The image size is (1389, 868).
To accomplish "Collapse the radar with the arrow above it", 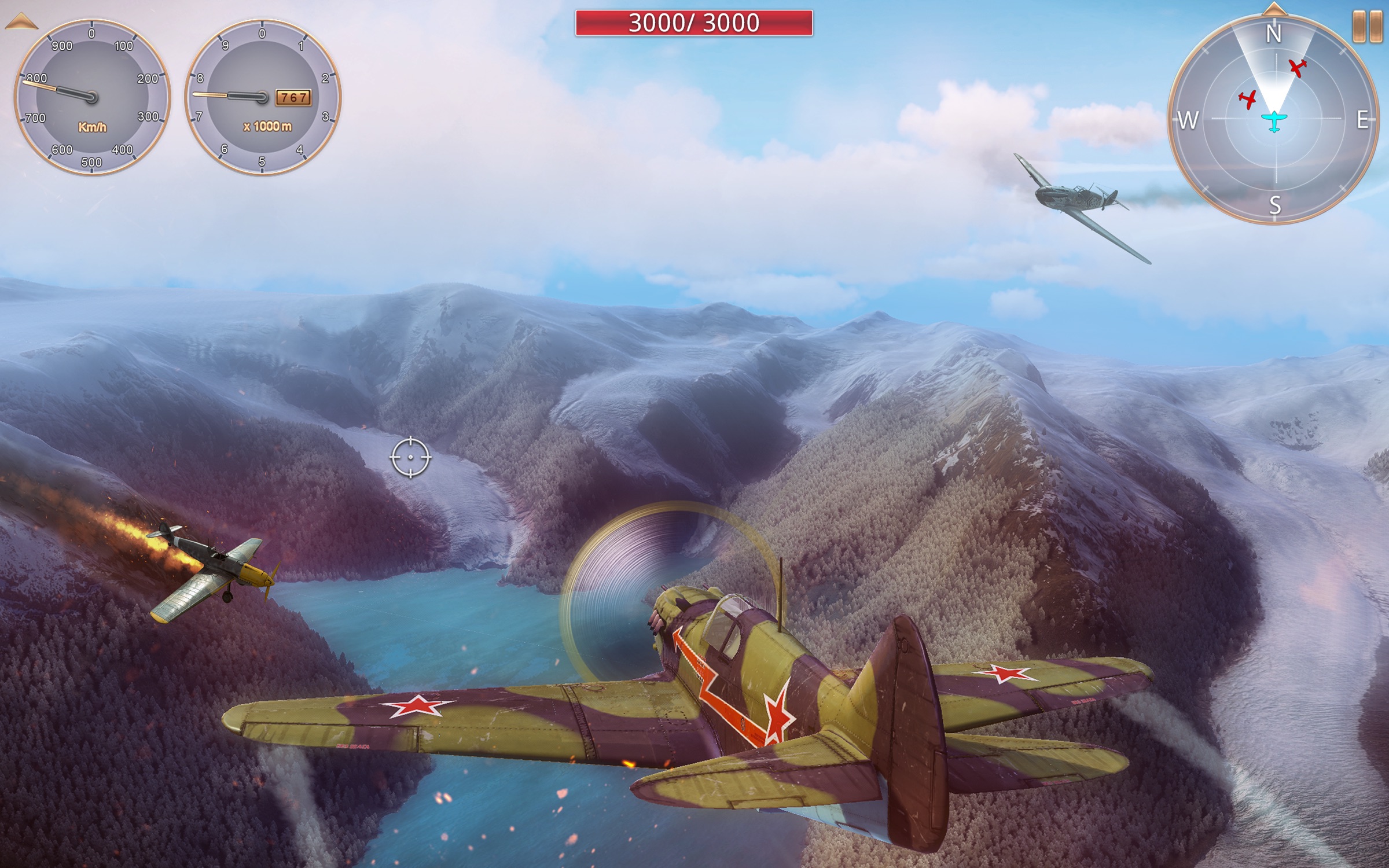I will pos(1274,9).
